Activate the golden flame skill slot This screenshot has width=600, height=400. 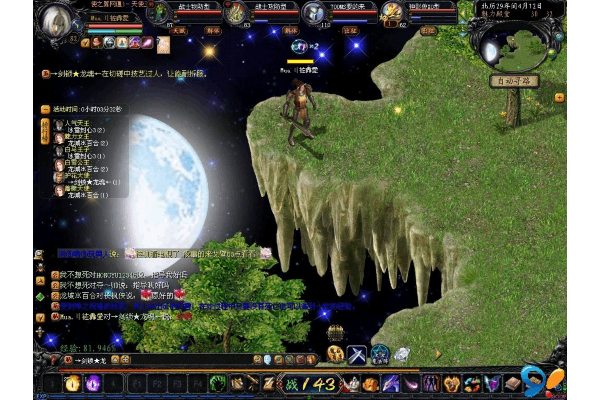click(x=72, y=383)
